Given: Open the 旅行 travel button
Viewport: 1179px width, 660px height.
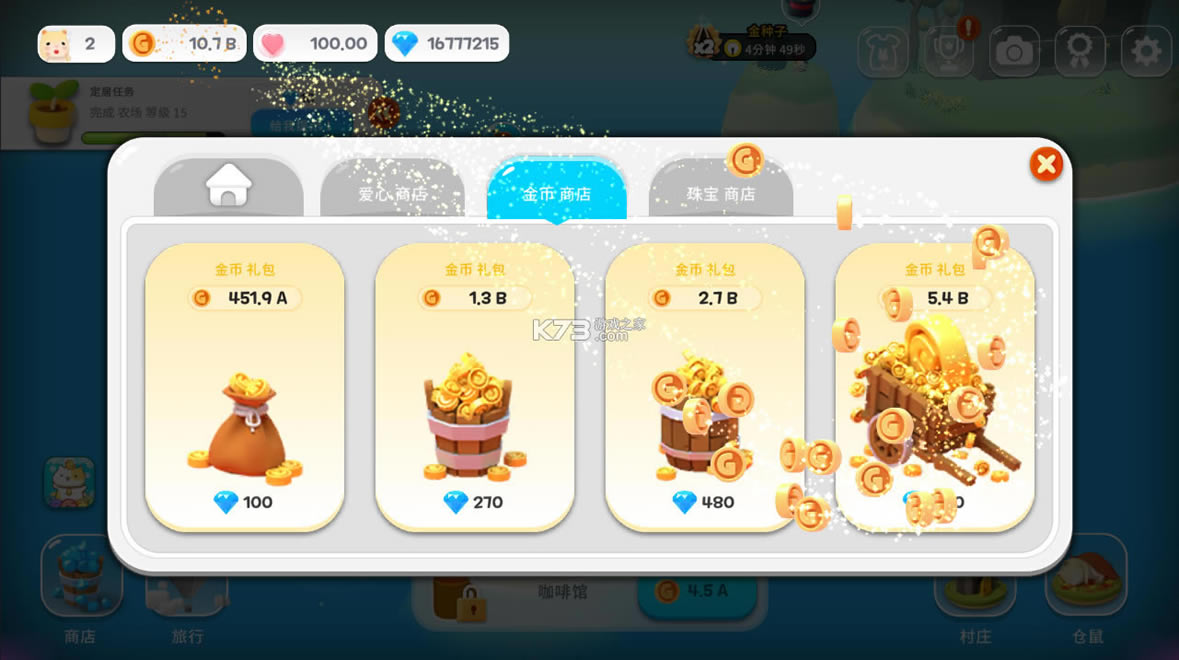Looking at the screenshot, I should [x=186, y=600].
